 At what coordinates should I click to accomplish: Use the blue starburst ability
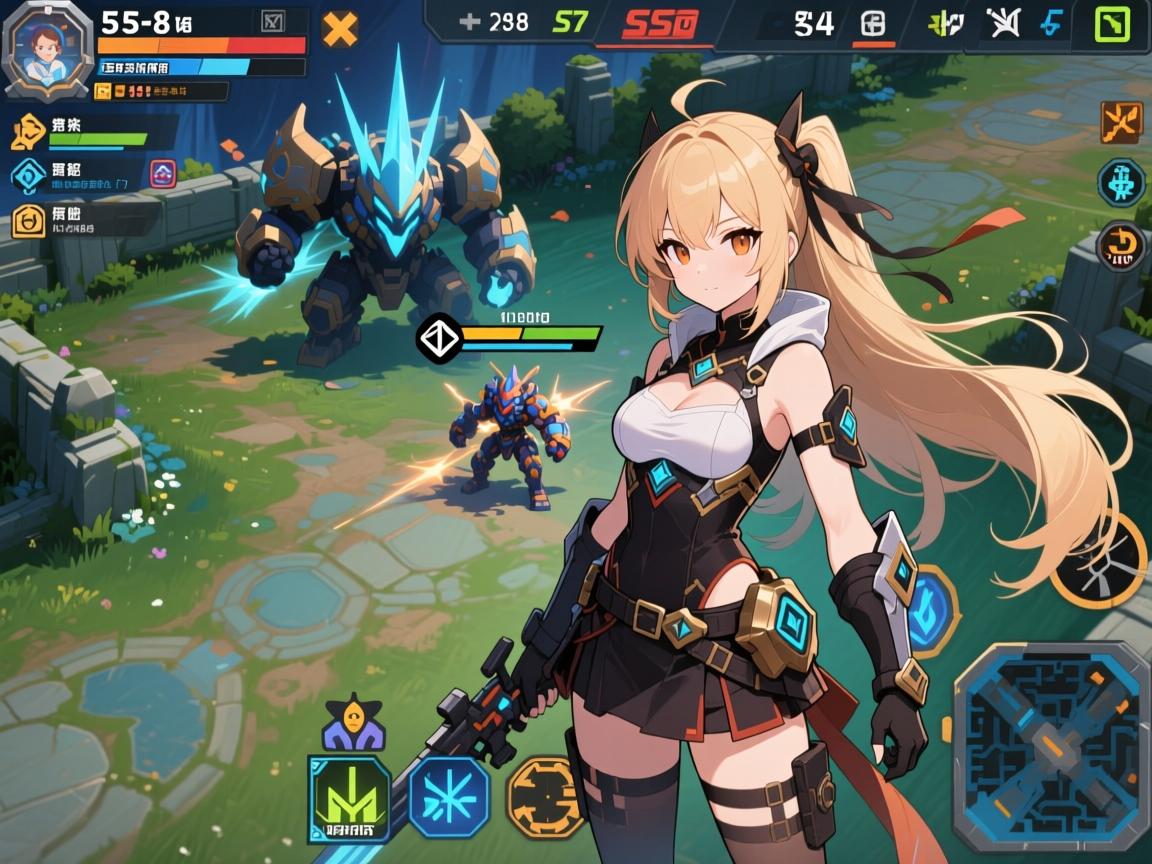(449, 797)
